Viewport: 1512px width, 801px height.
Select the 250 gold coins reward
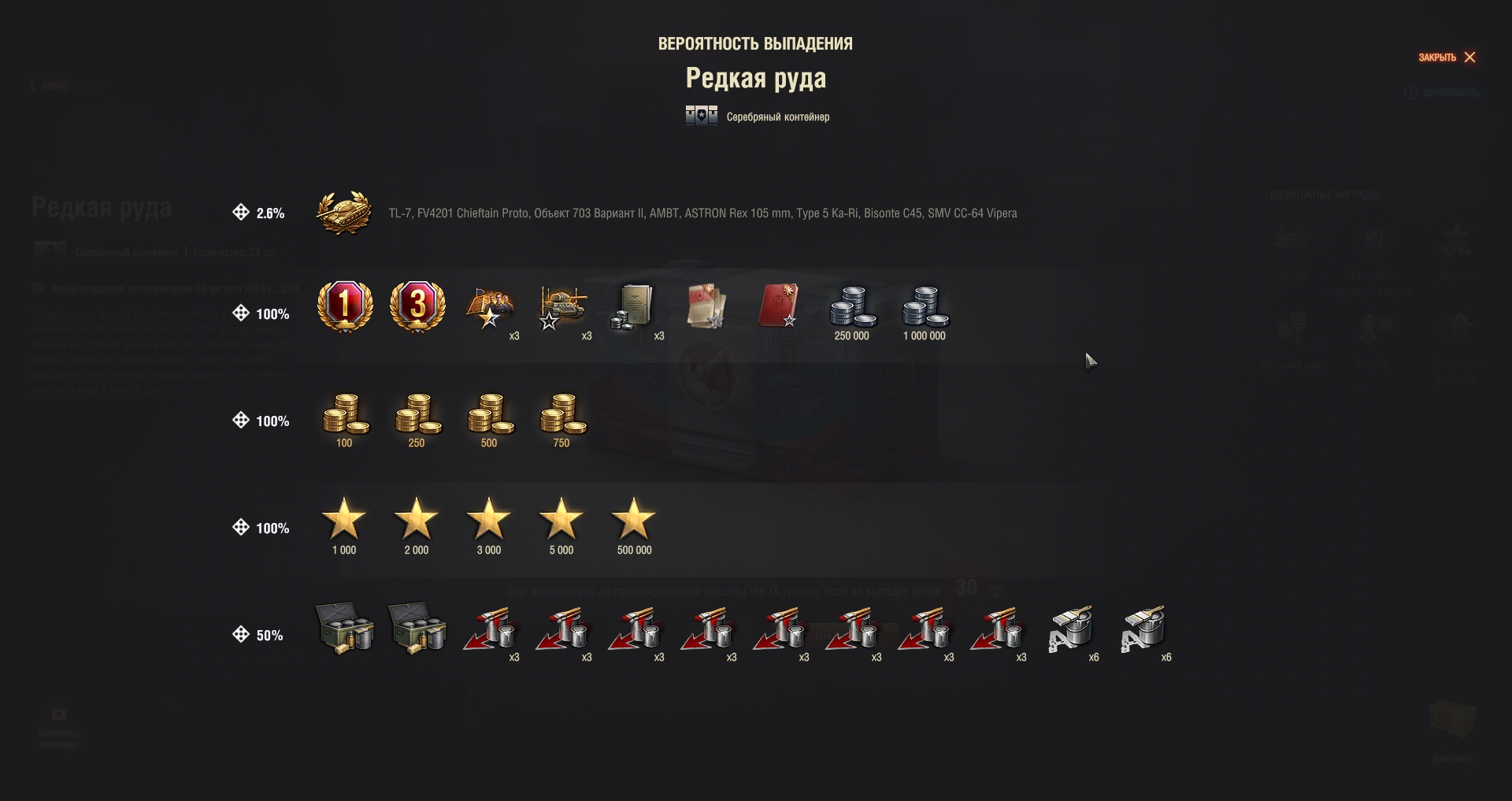[x=417, y=414]
